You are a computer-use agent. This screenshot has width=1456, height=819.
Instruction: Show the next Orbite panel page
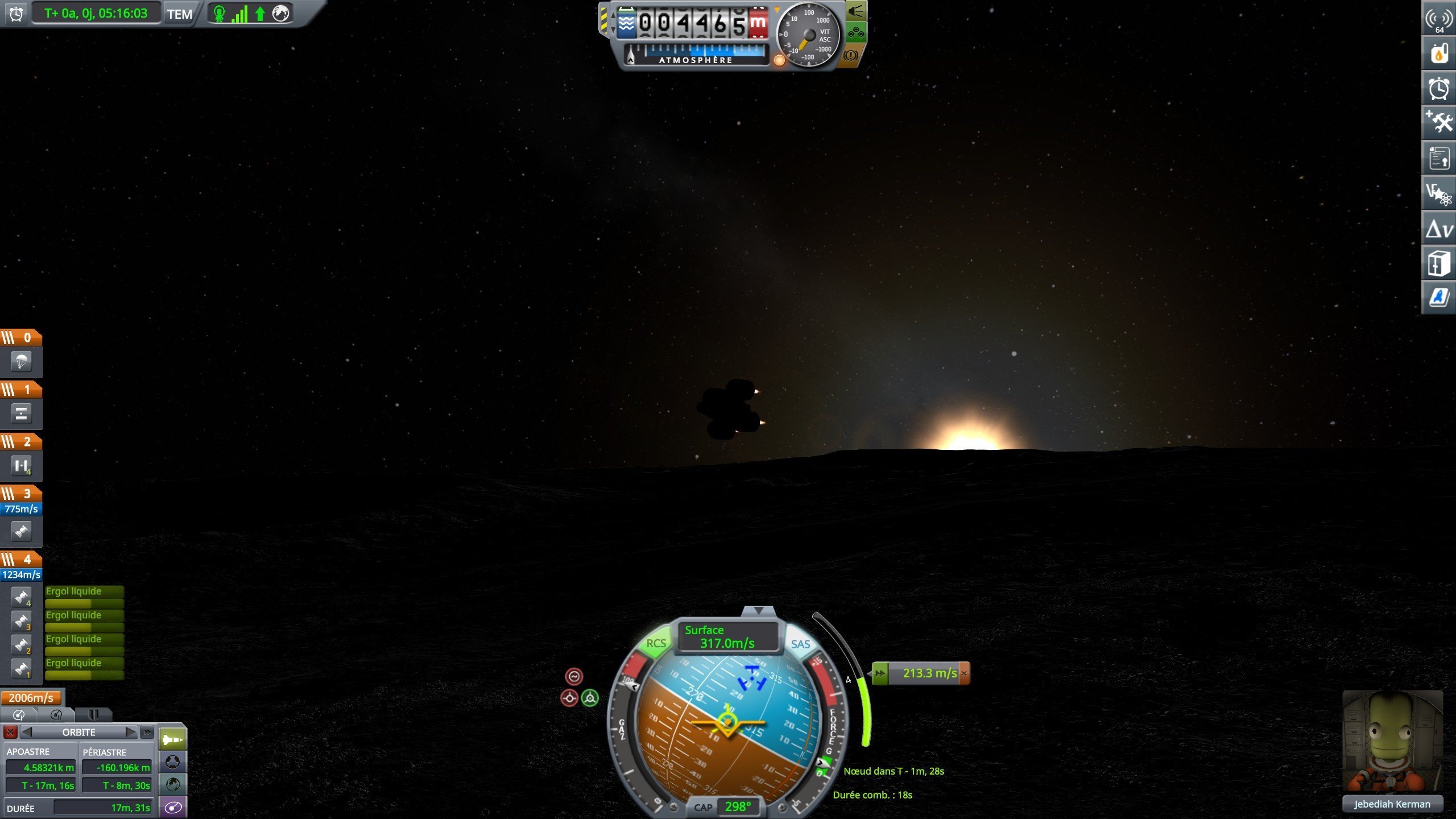tap(130, 732)
